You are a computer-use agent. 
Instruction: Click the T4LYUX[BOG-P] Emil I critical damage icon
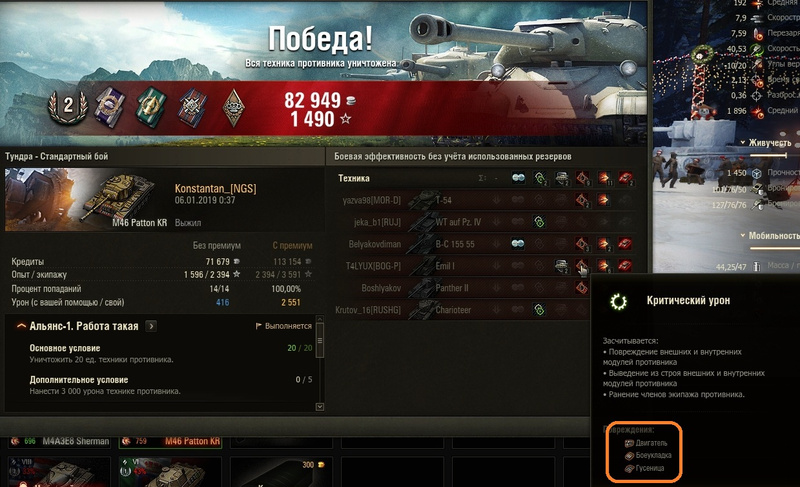(x=583, y=266)
